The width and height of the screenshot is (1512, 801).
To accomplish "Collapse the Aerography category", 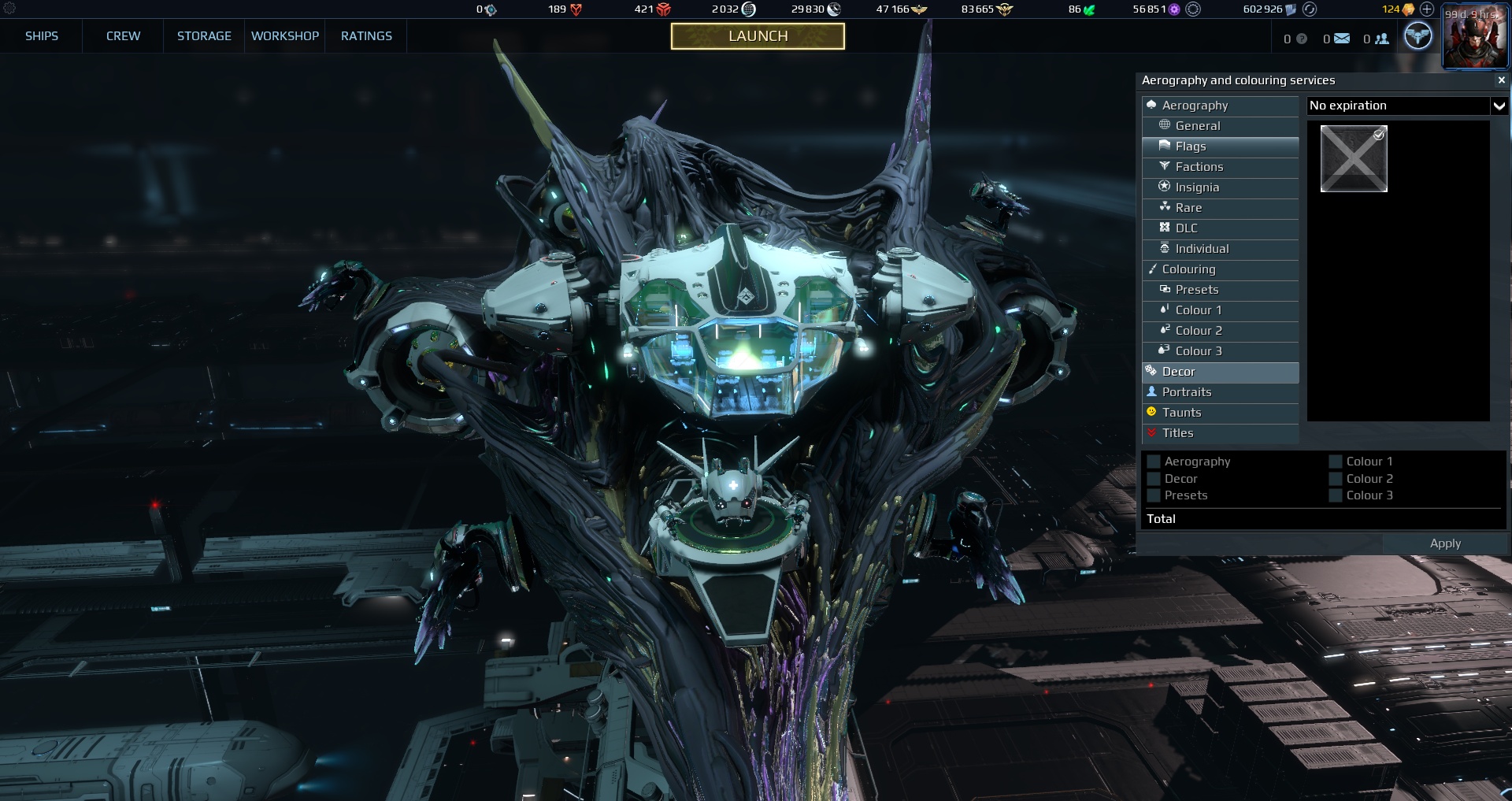I will [1194, 105].
